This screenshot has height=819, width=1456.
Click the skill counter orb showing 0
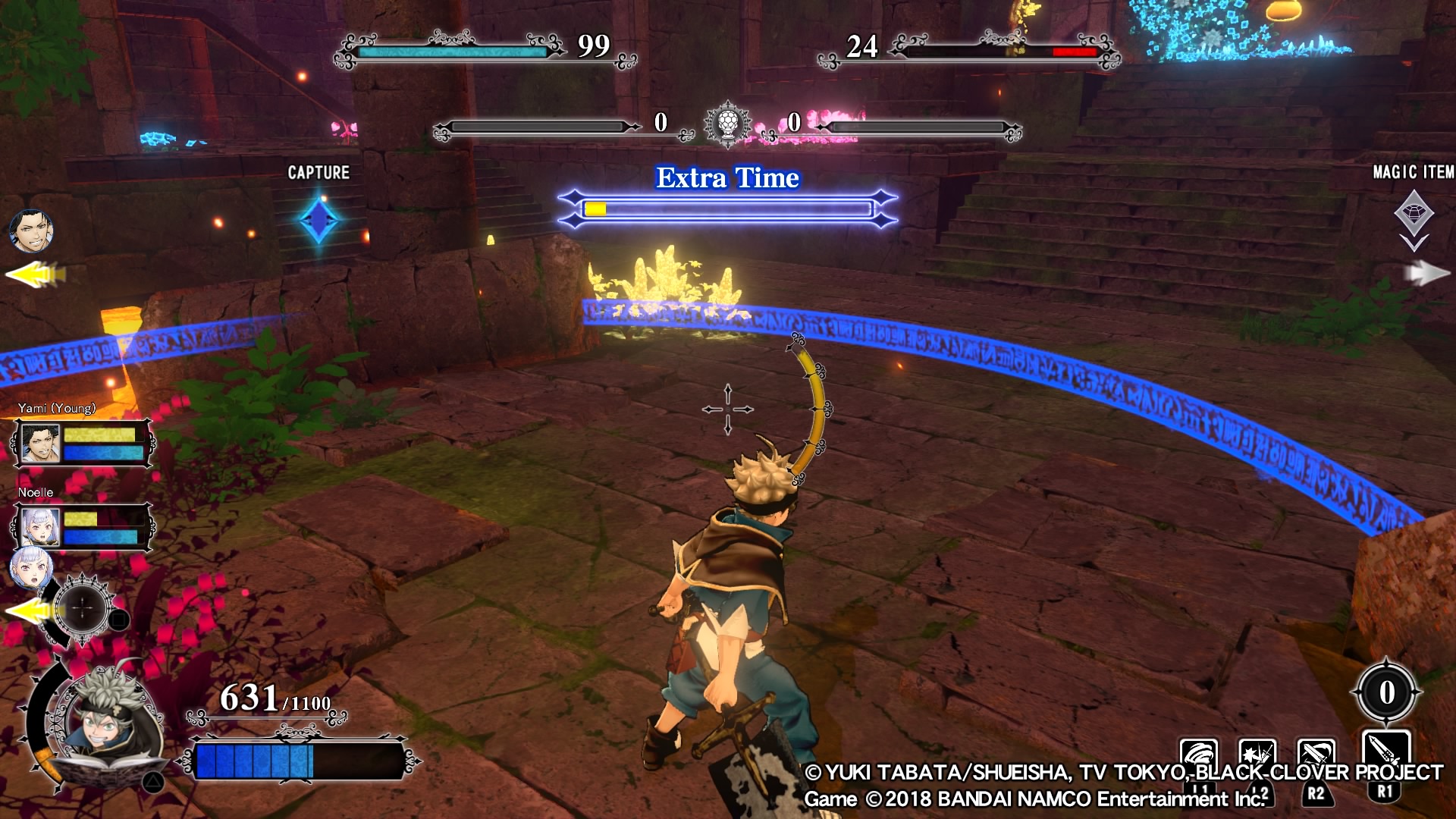tap(1386, 692)
